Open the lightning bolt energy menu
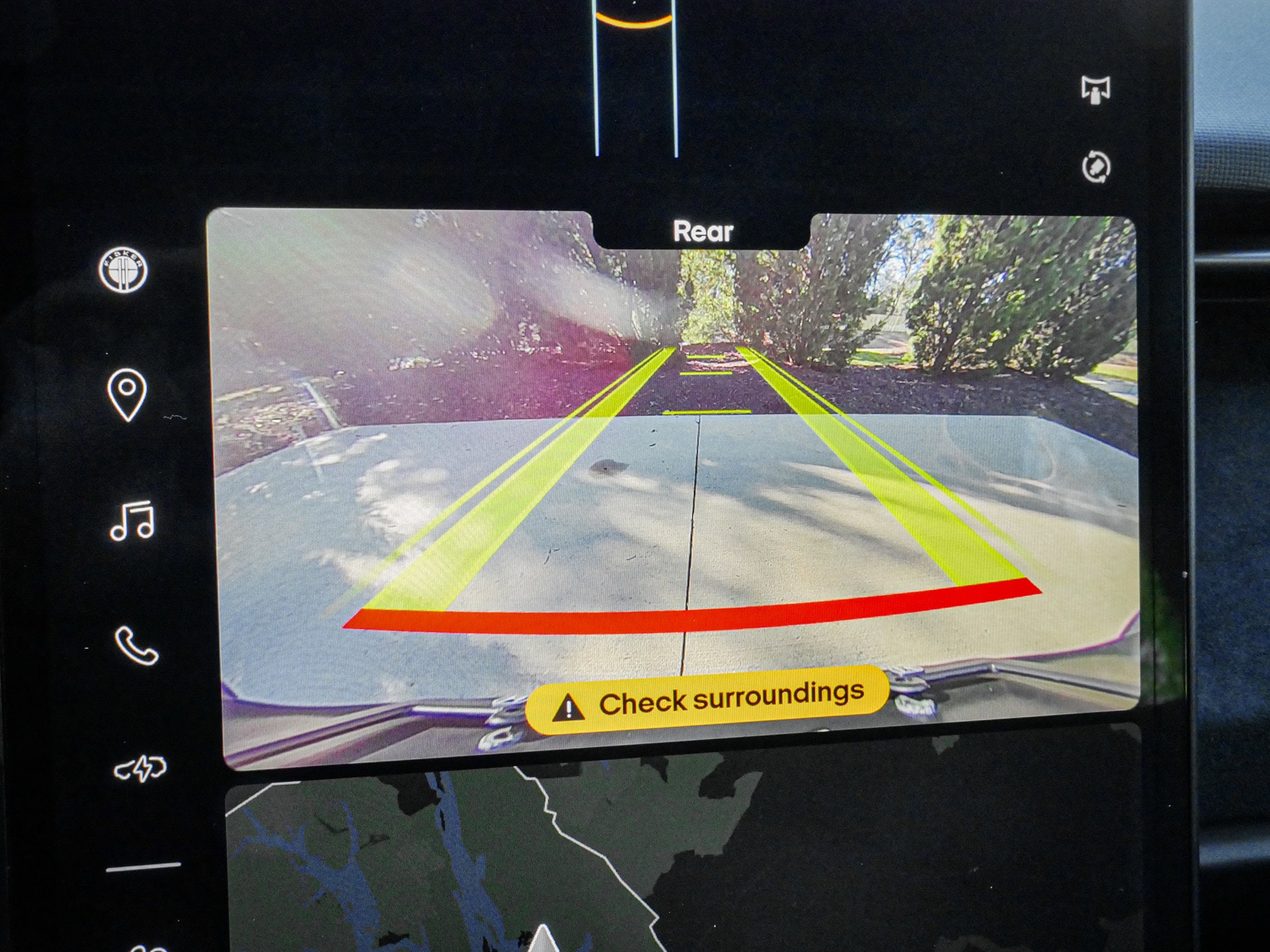 click(140, 769)
